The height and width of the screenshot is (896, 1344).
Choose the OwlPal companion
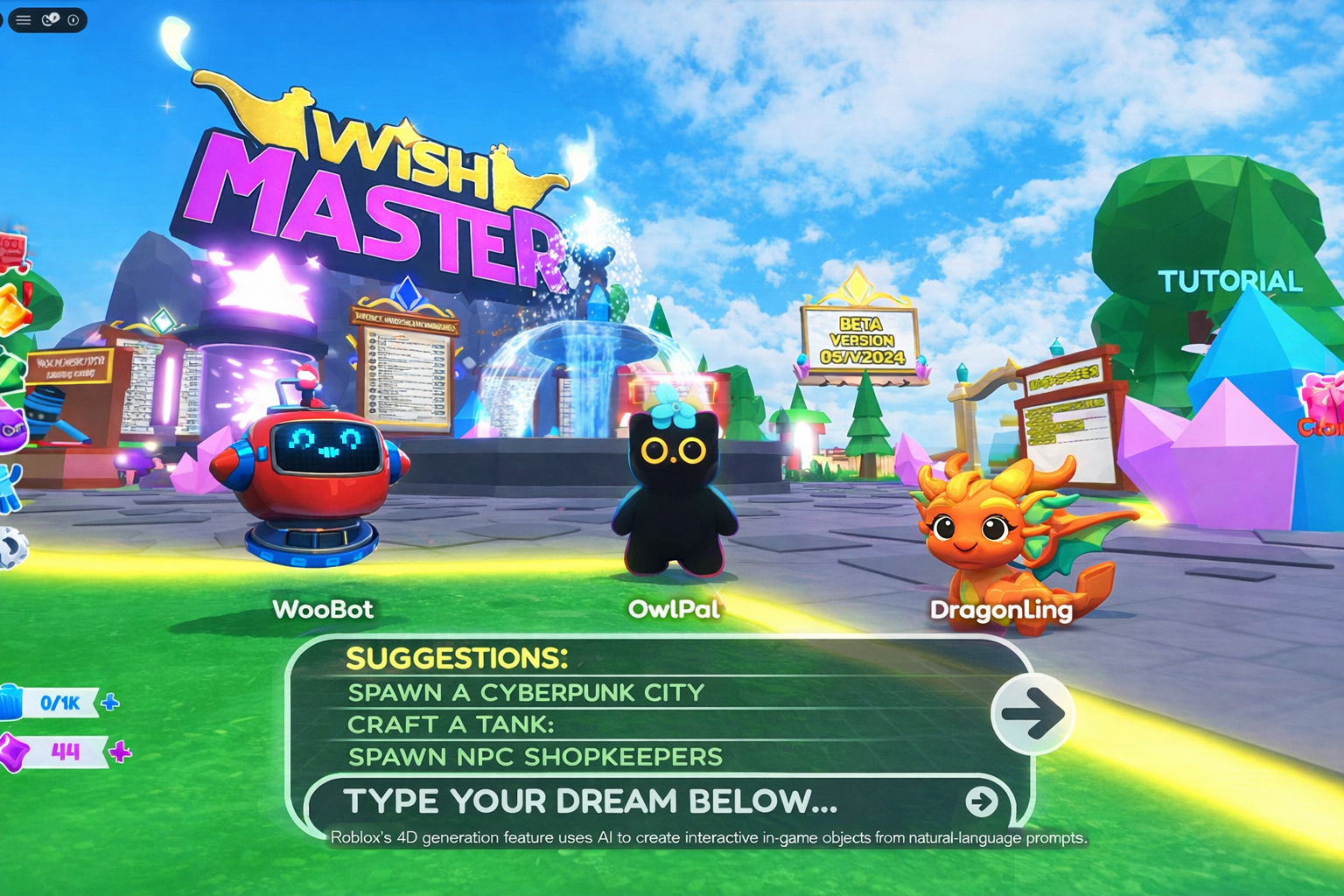[674, 490]
